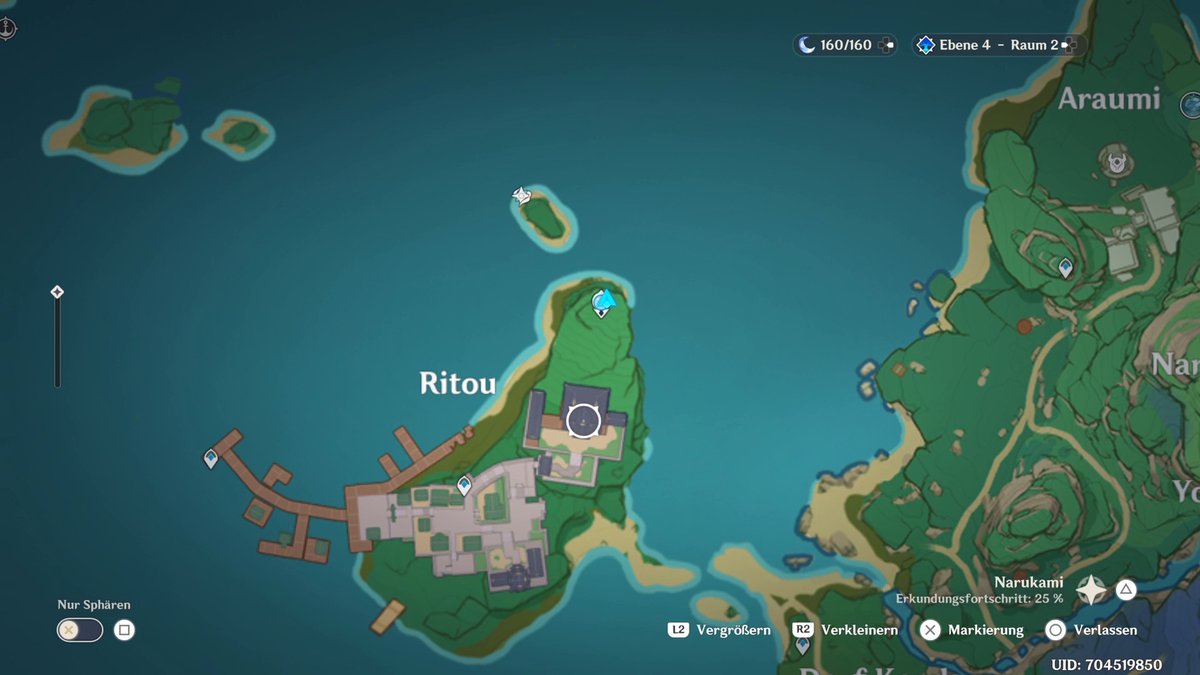This screenshot has height=675, width=1200.
Task: Open the resin counter showing 160/160
Action: click(845, 45)
